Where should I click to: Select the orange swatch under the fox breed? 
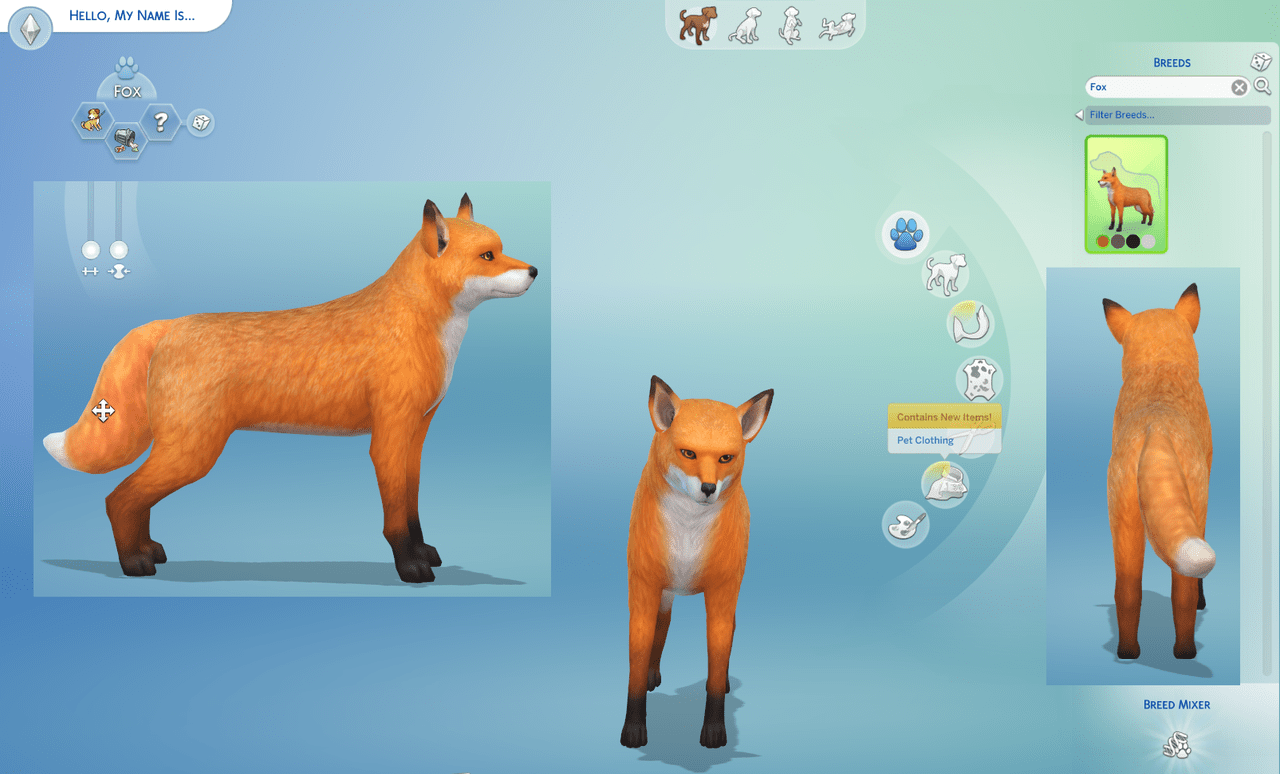pos(1103,242)
